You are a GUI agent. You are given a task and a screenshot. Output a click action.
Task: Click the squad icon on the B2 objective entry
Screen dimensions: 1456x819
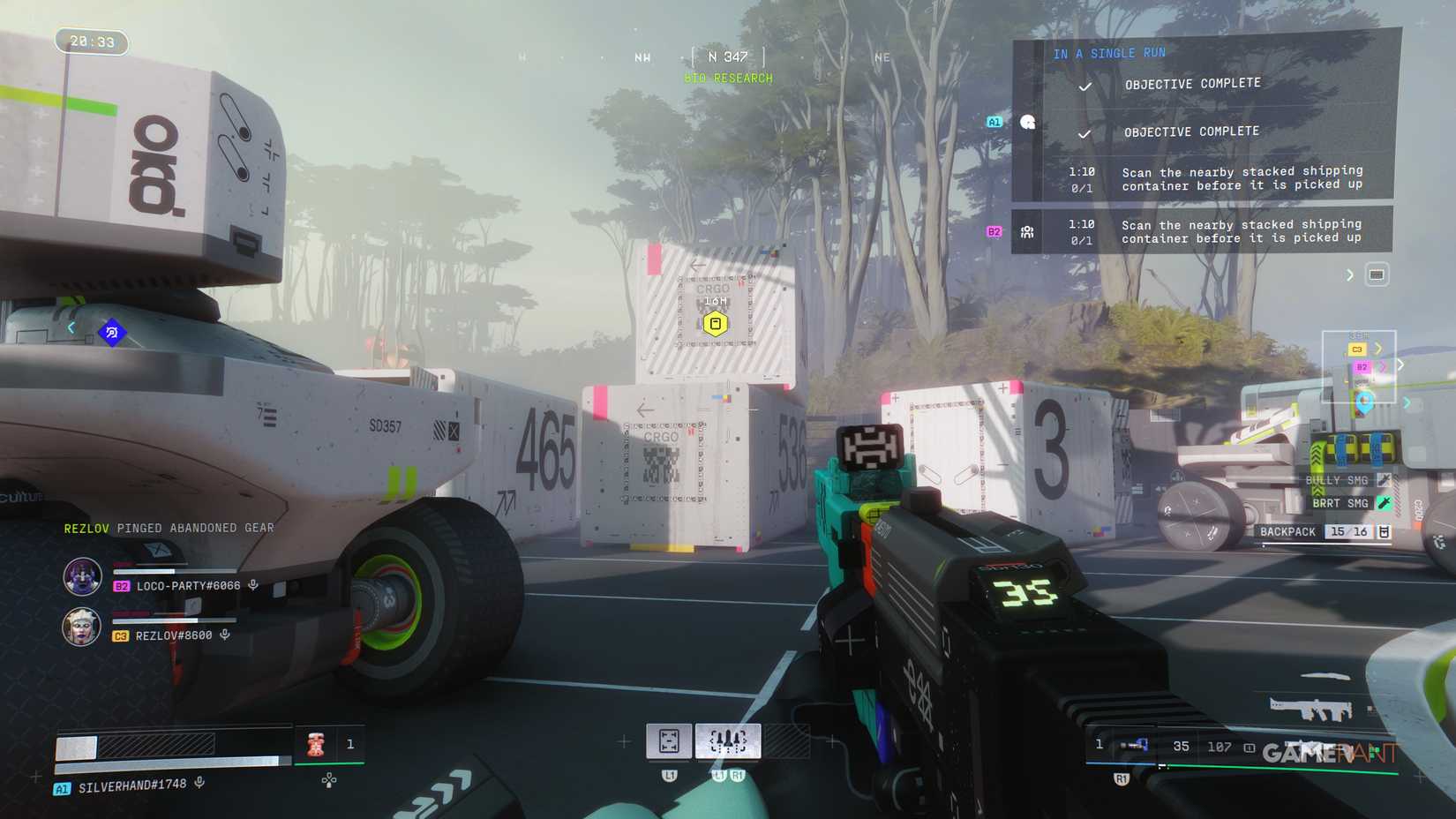click(x=1026, y=231)
